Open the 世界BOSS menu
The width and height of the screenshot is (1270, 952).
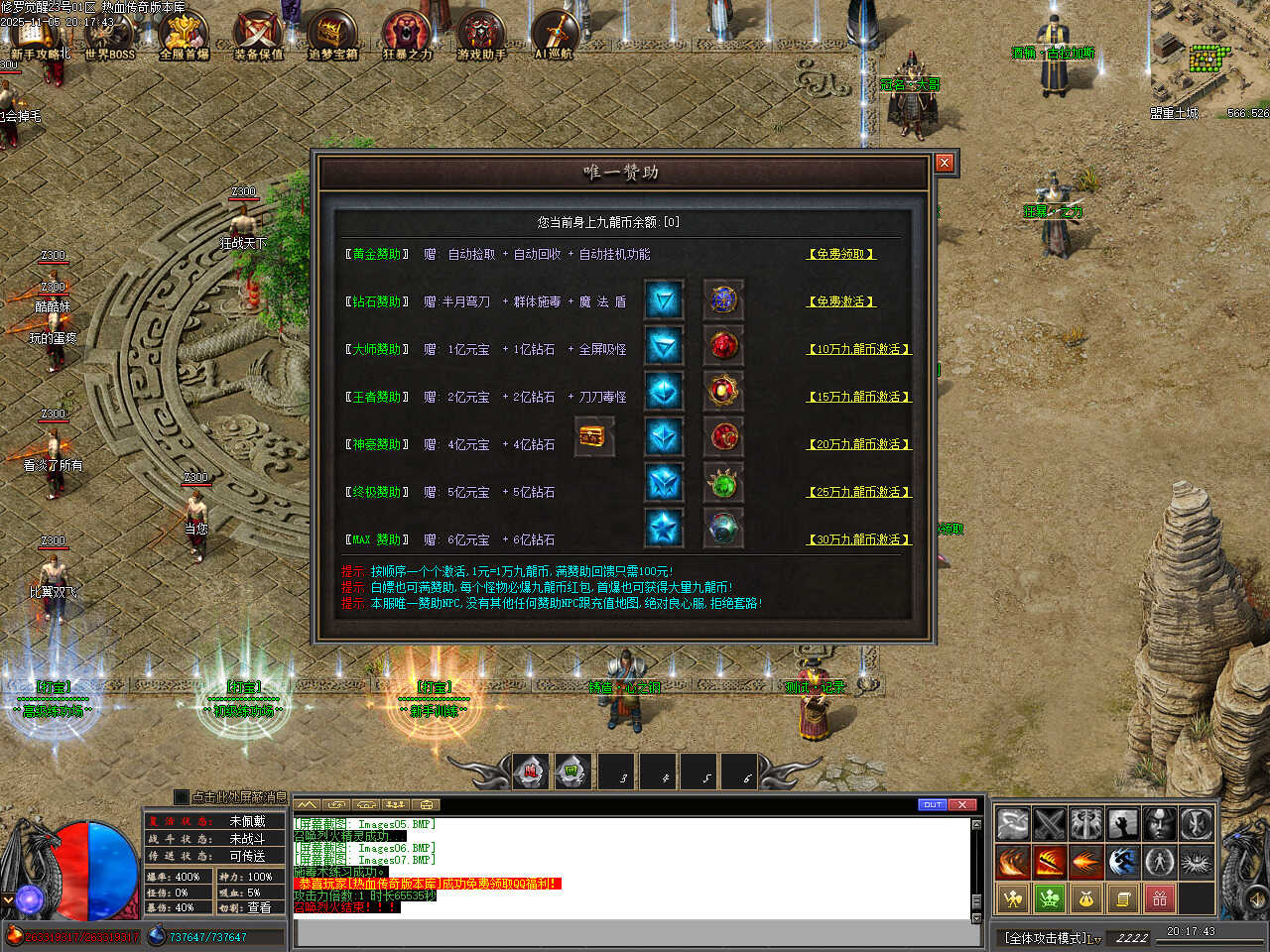[109, 35]
